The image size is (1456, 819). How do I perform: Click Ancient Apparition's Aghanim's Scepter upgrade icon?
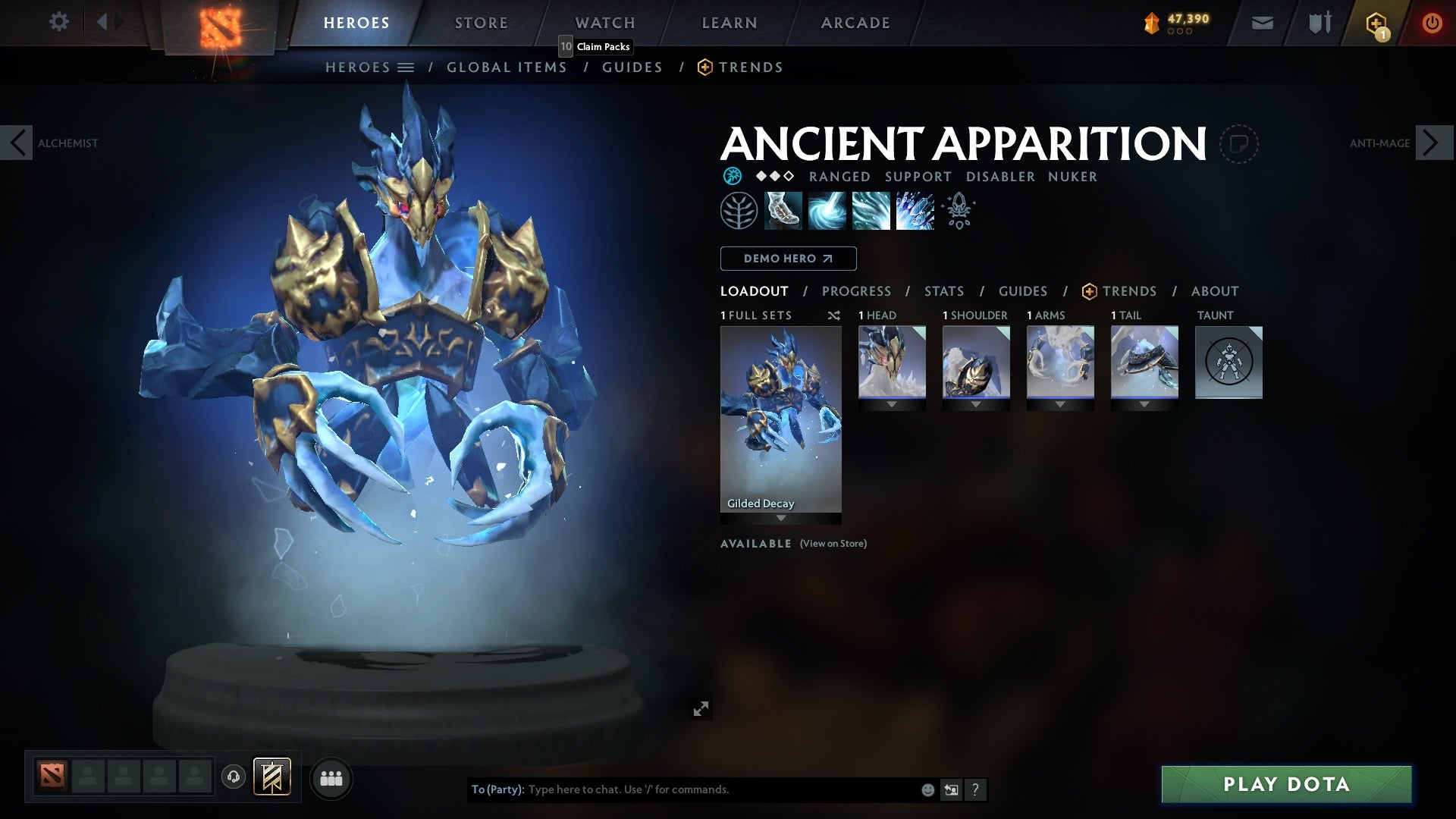958,210
